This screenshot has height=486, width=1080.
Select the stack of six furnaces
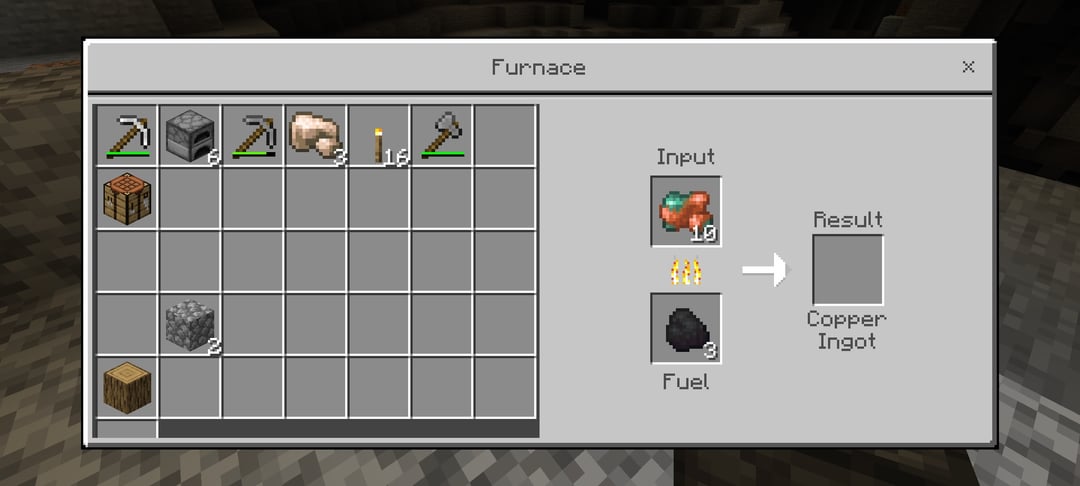pyautogui.click(x=190, y=136)
